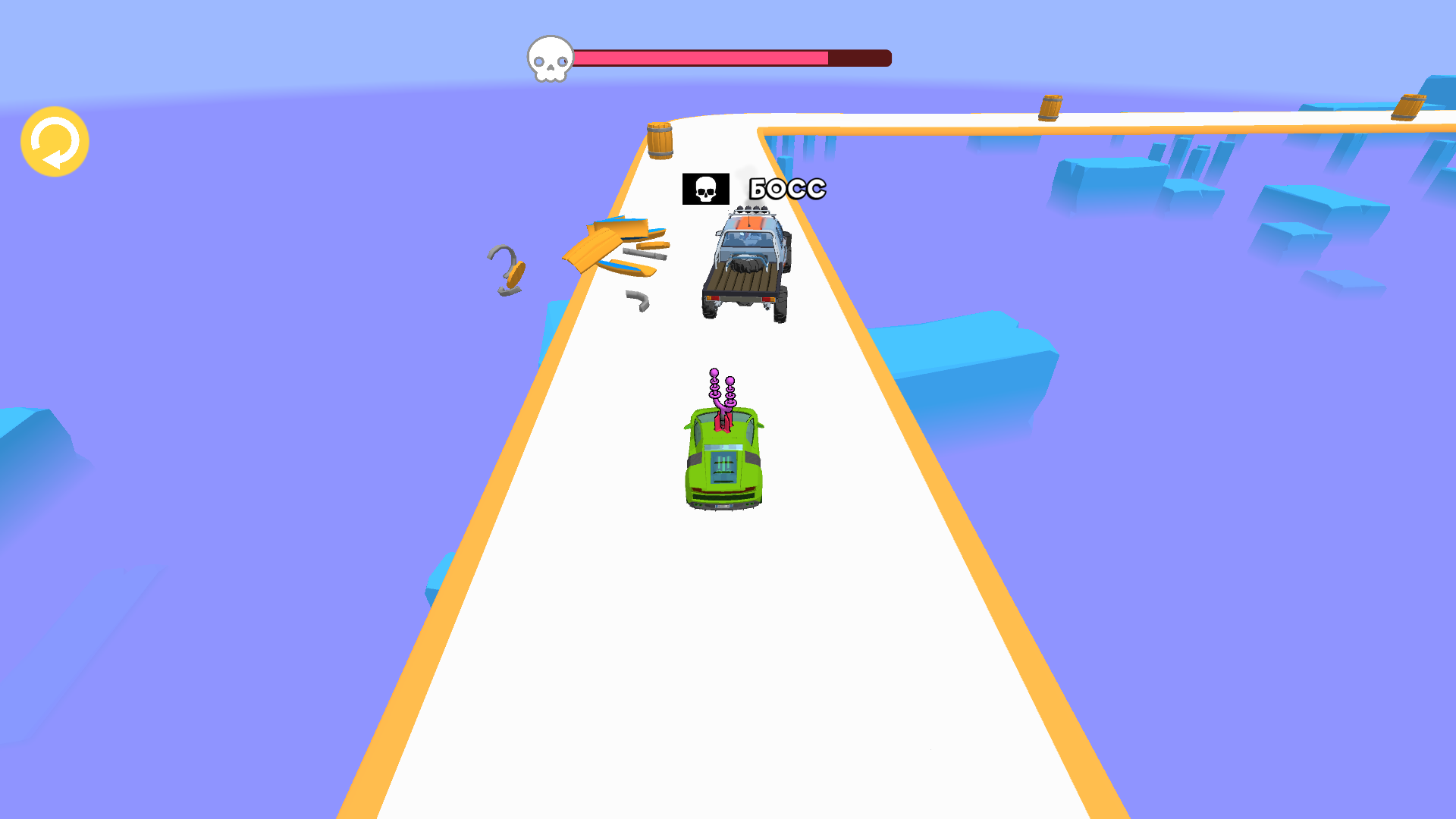Click the spare tire on the truck bed
The image size is (1456, 819).
pos(745,265)
